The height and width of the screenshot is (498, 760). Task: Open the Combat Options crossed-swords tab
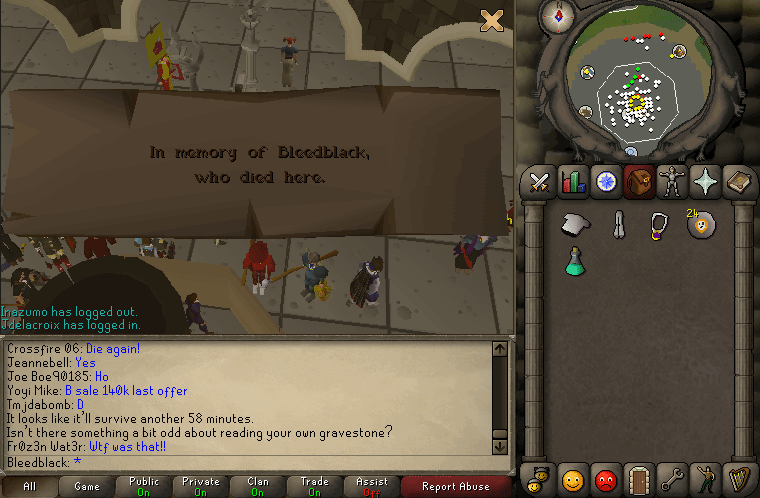[540, 182]
